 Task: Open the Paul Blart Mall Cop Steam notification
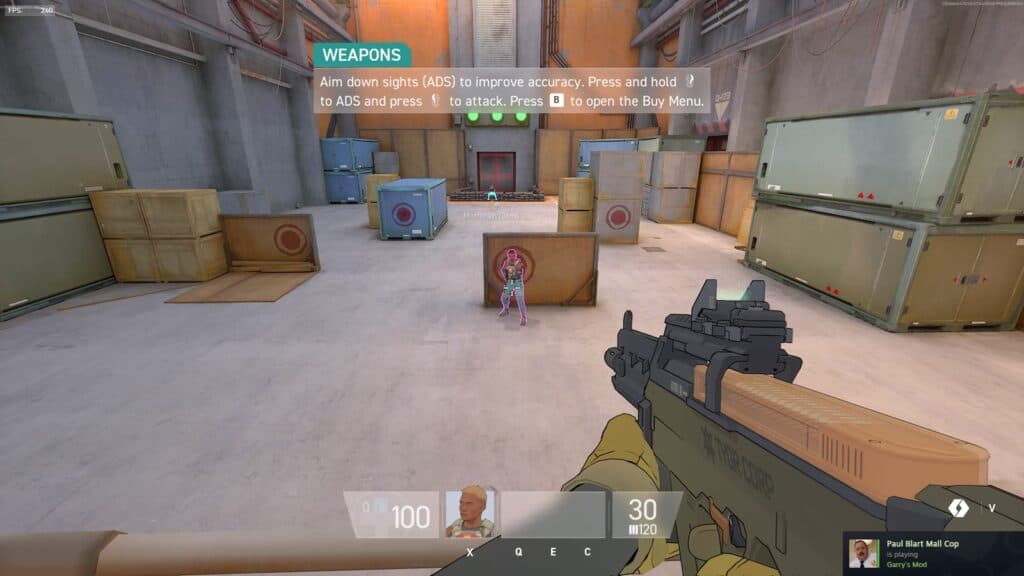[x=932, y=553]
